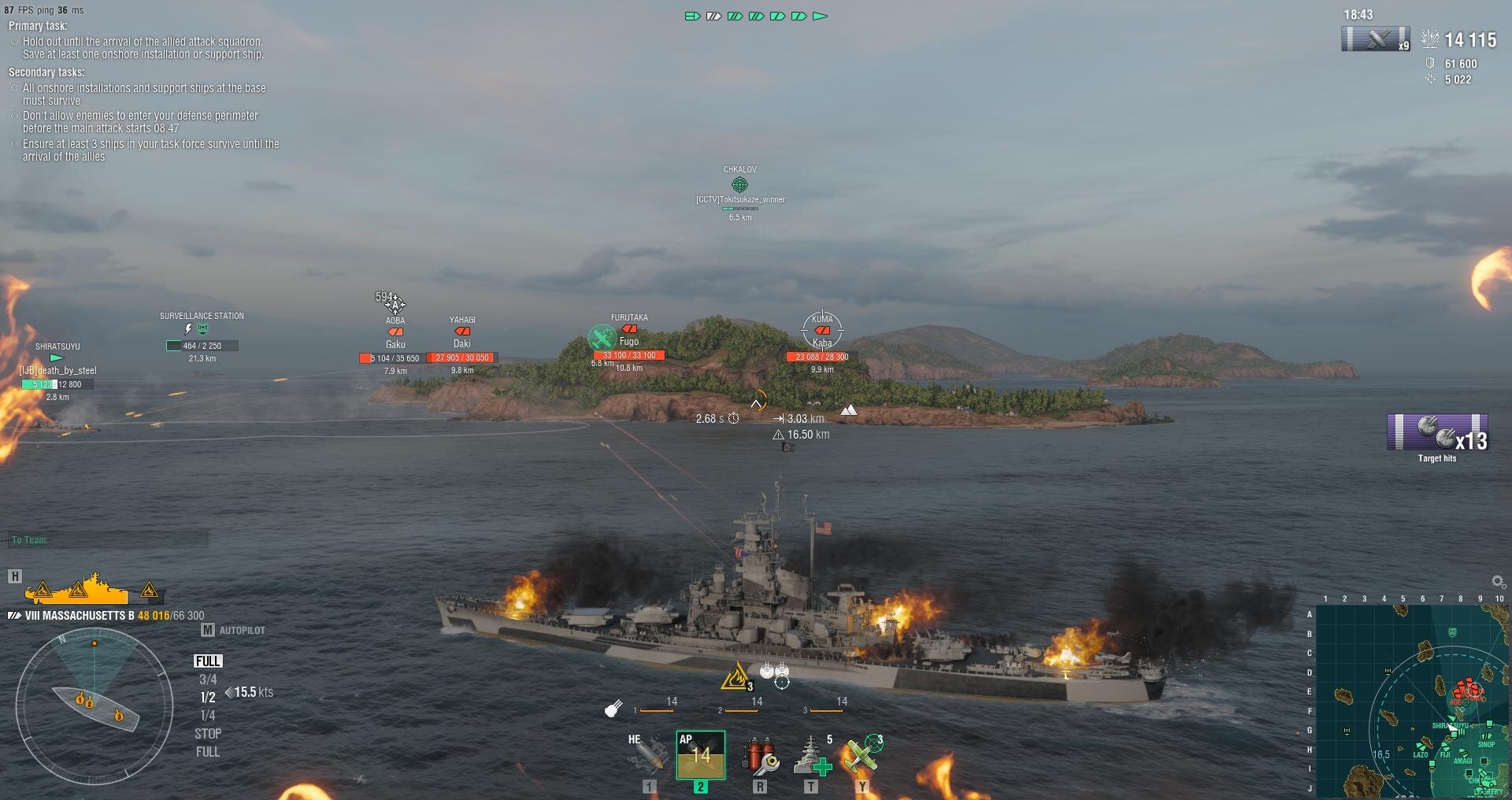The height and width of the screenshot is (800, 1512).
Task: Click the ship heading compass dial
Action: (x=94, y=706)
